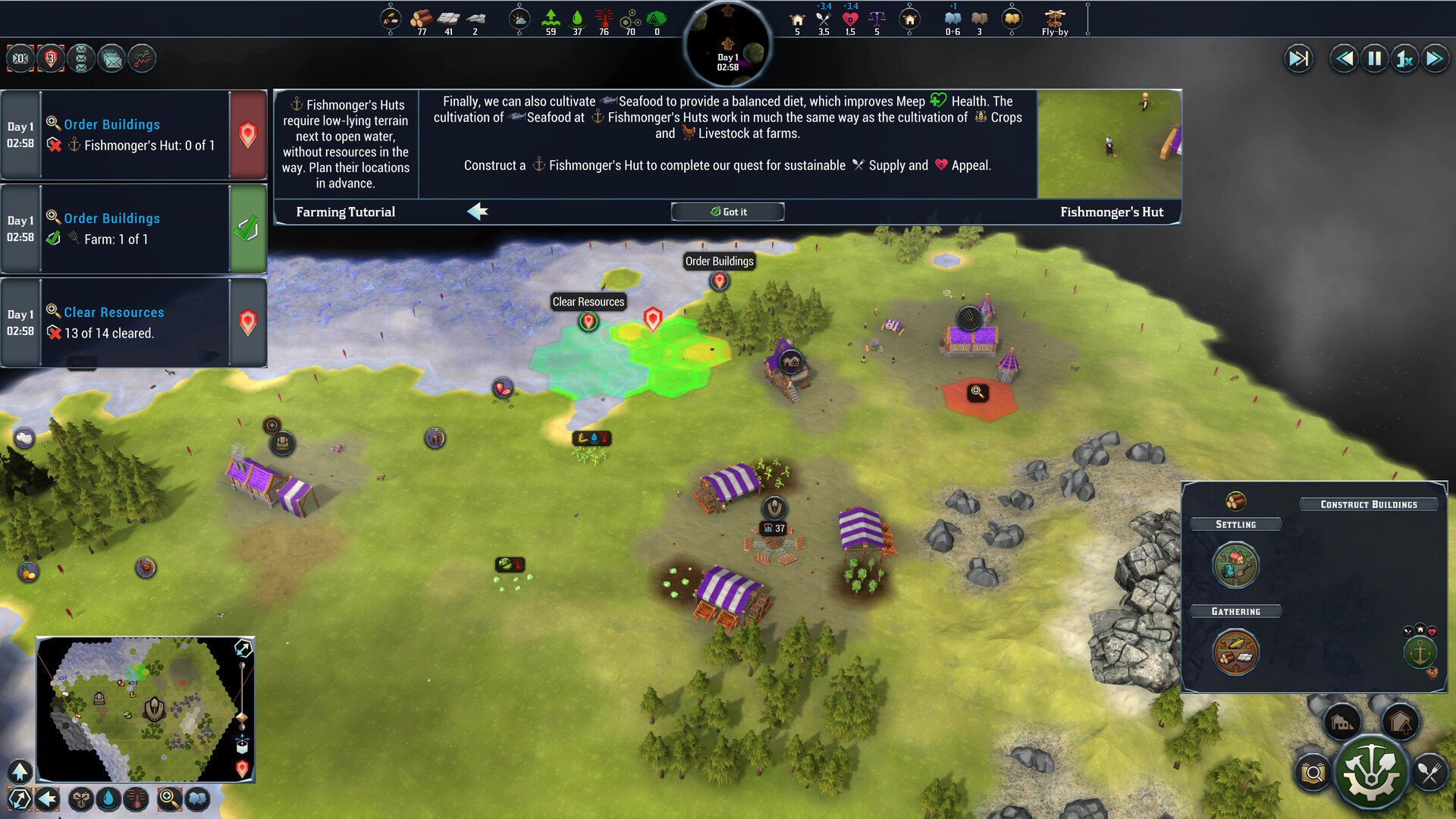Open the journal magnifier book icon
This screenshot has height=819, width=1456.
pyautogui.click(x=1312, y=772)
